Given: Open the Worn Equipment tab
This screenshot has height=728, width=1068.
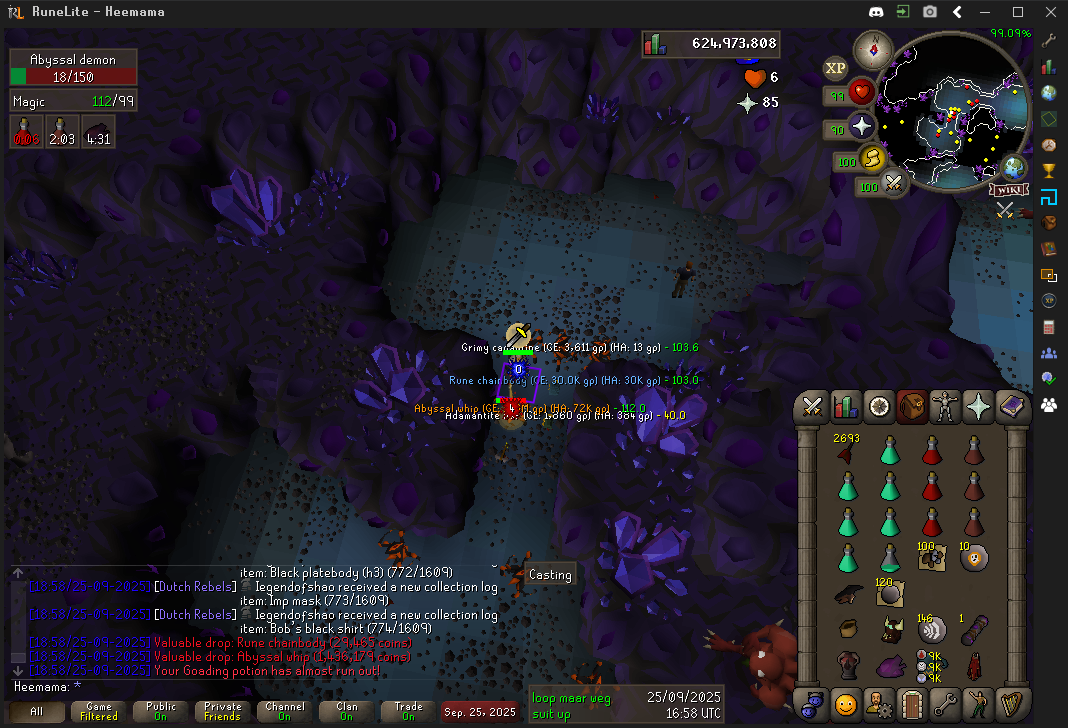Looking at the screenshot, I should [945, 406].
